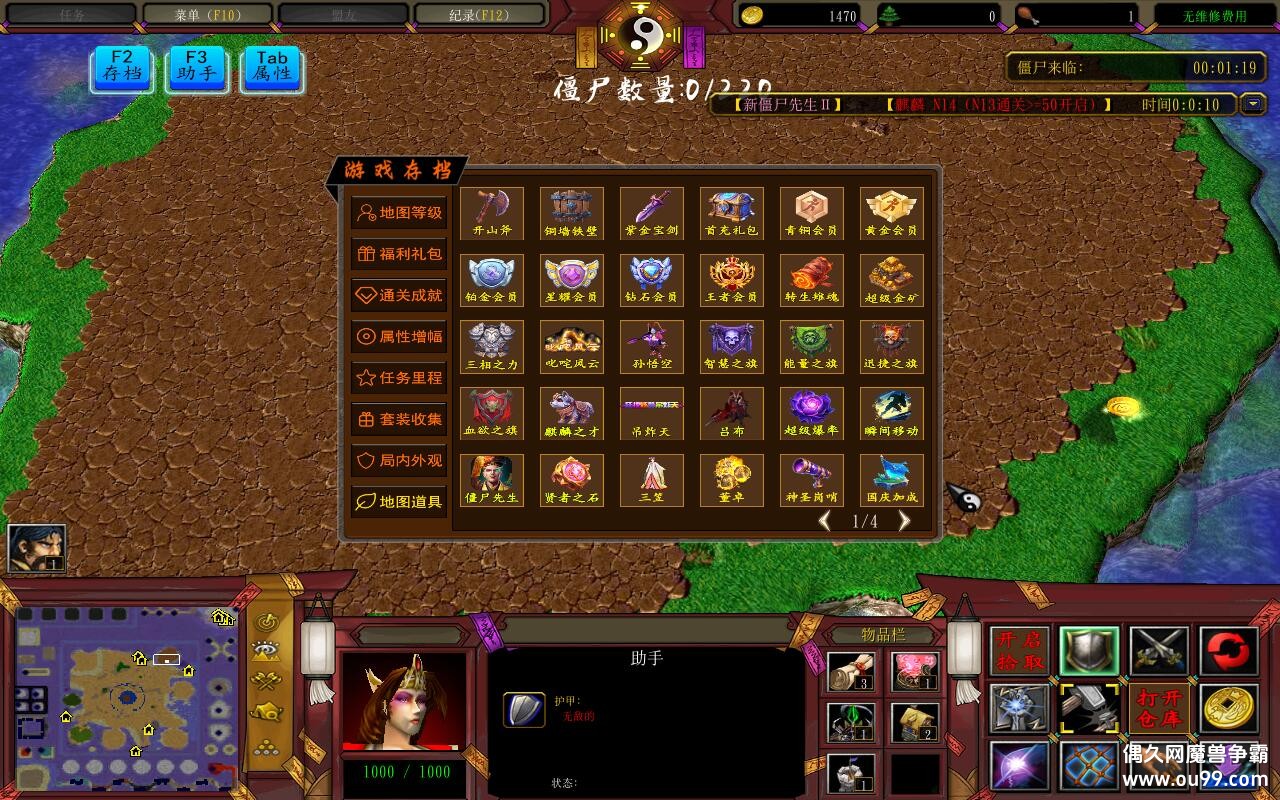1280x800 pixels.
Task: Select the 局内外观 appearance tab
Action: [399, 461]
